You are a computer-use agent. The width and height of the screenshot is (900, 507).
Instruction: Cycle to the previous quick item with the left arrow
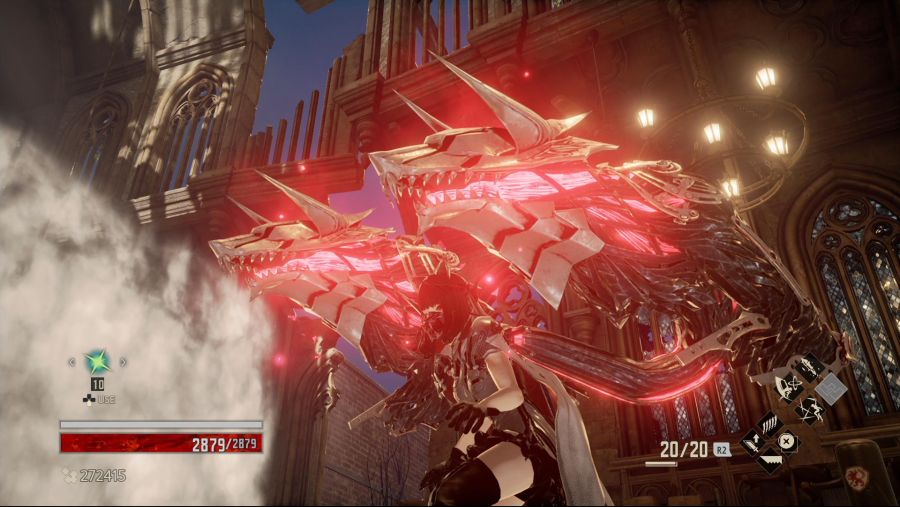pyautogui.click(x=70, y=362)
